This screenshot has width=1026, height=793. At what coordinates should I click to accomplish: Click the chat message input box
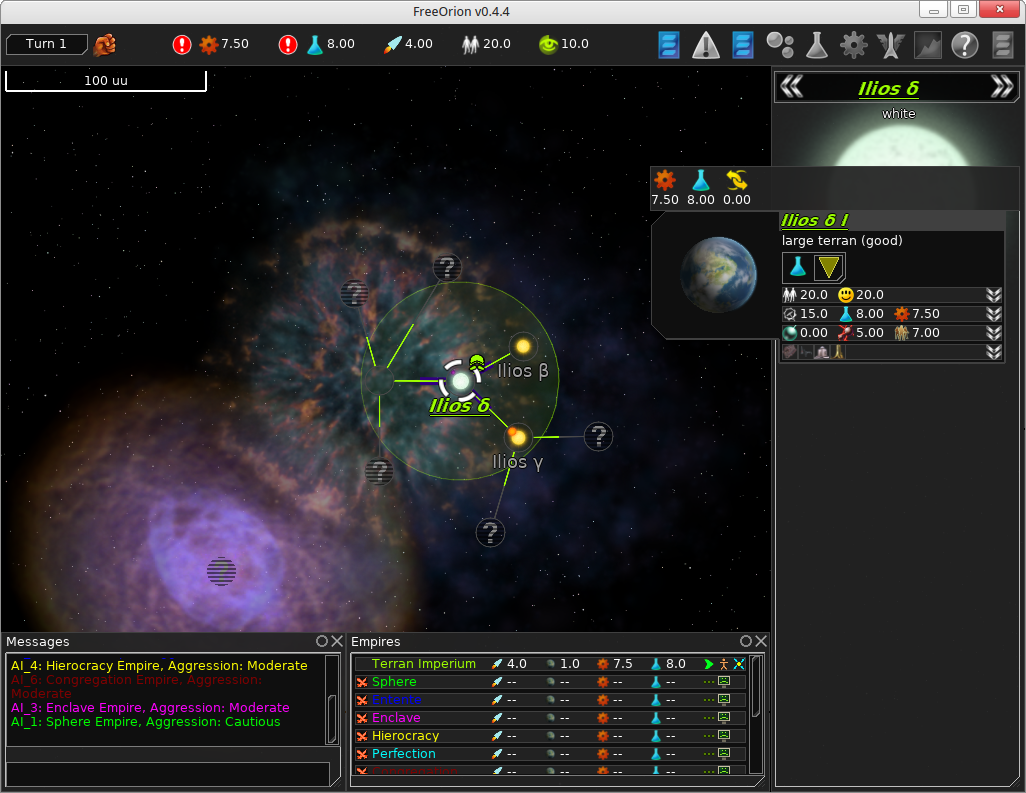[x=167, y=774]
